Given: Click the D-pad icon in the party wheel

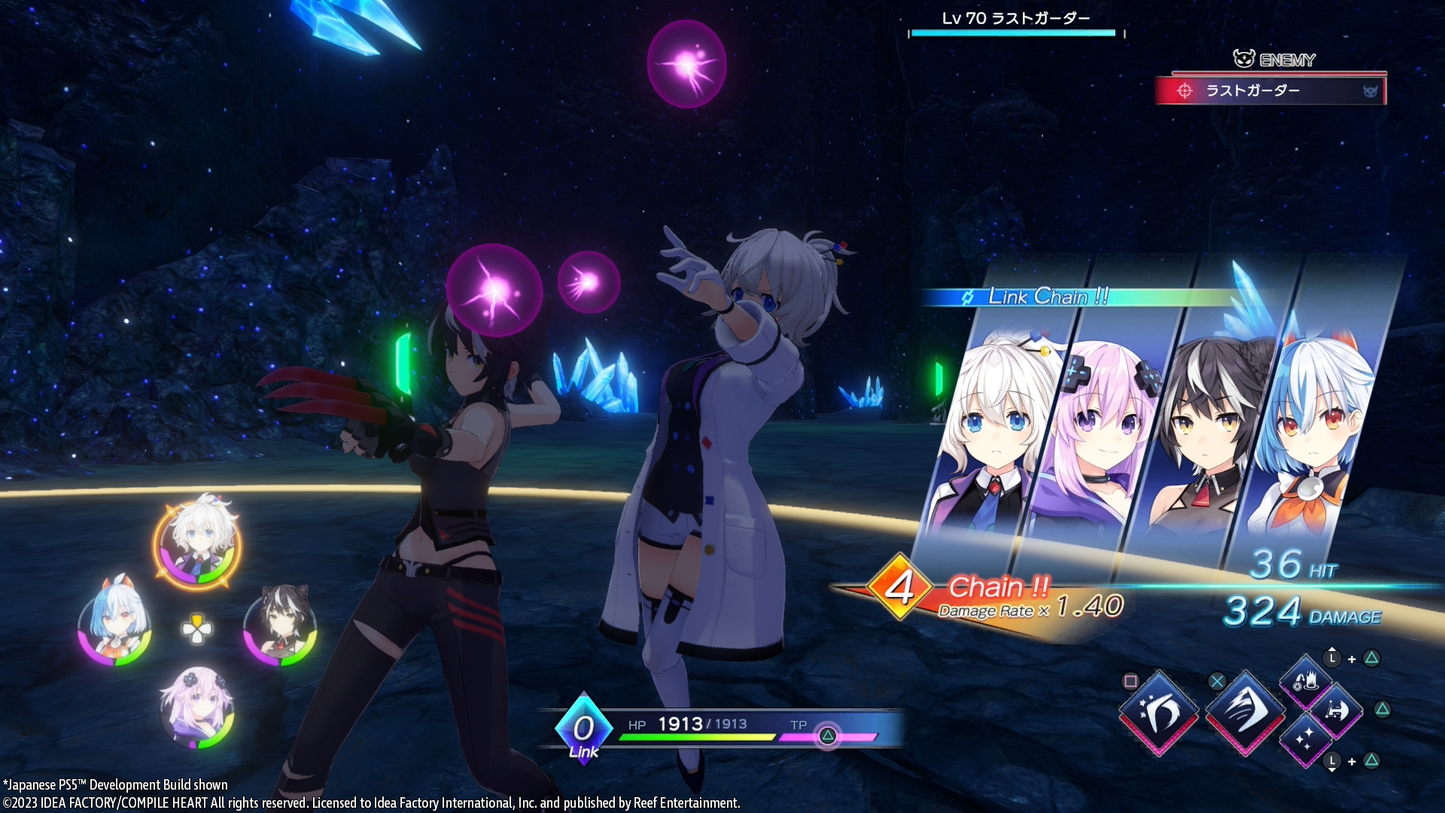Looking at the screenshot, I should pyautogui.click(x=196, y=630).
